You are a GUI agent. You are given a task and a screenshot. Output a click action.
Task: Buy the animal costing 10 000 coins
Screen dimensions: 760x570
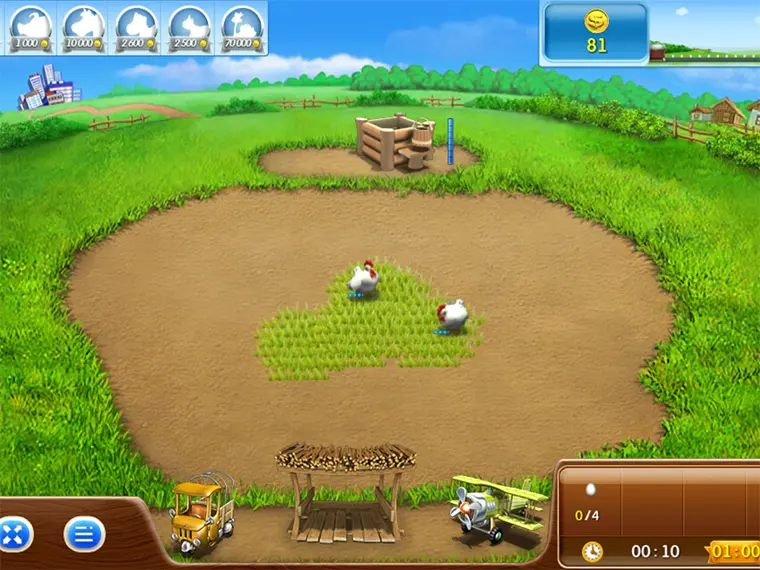click(86, 27)
